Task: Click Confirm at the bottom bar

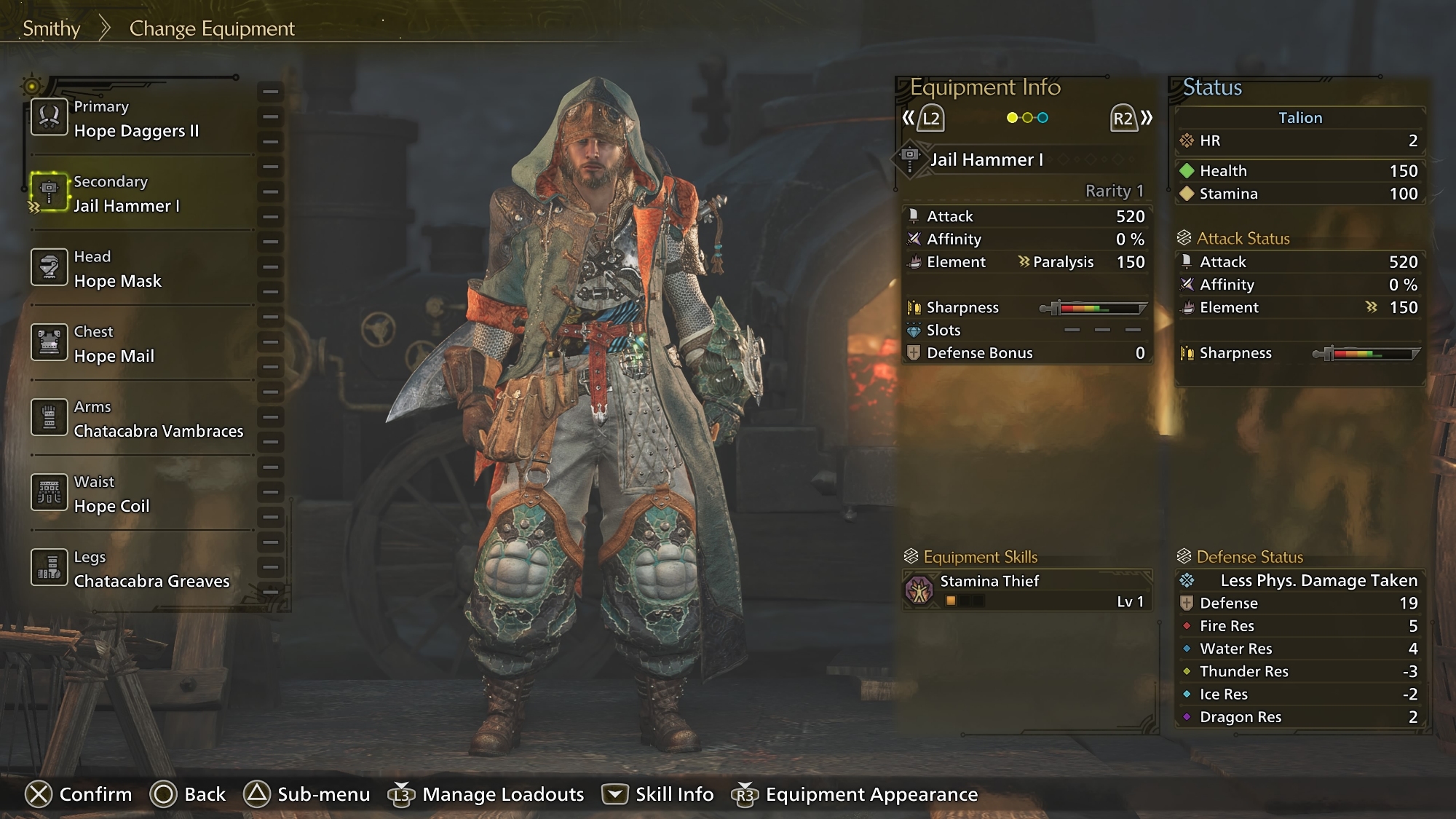Action: click(79, 794)
